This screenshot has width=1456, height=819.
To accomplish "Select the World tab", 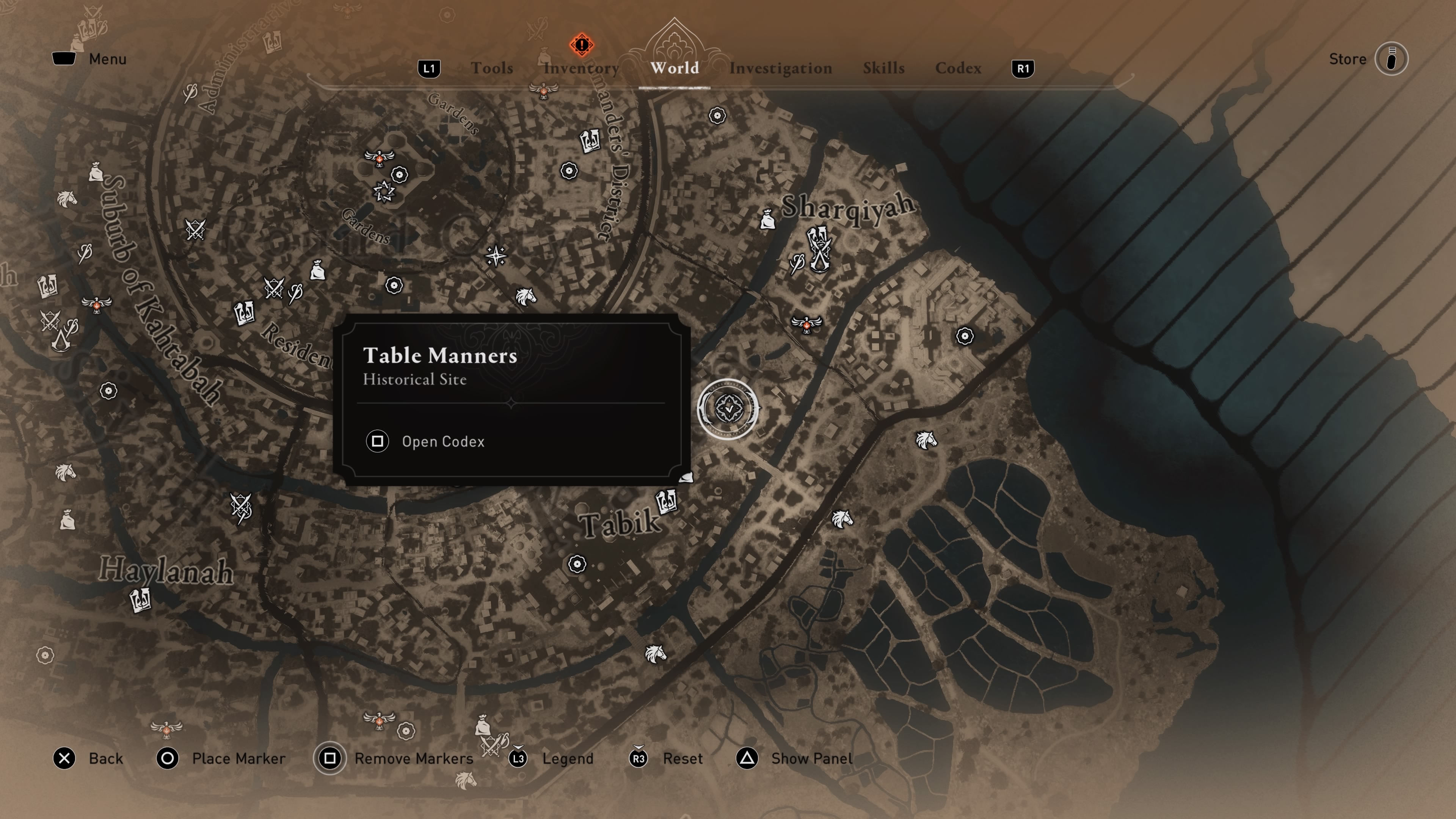I will (674, 68).
